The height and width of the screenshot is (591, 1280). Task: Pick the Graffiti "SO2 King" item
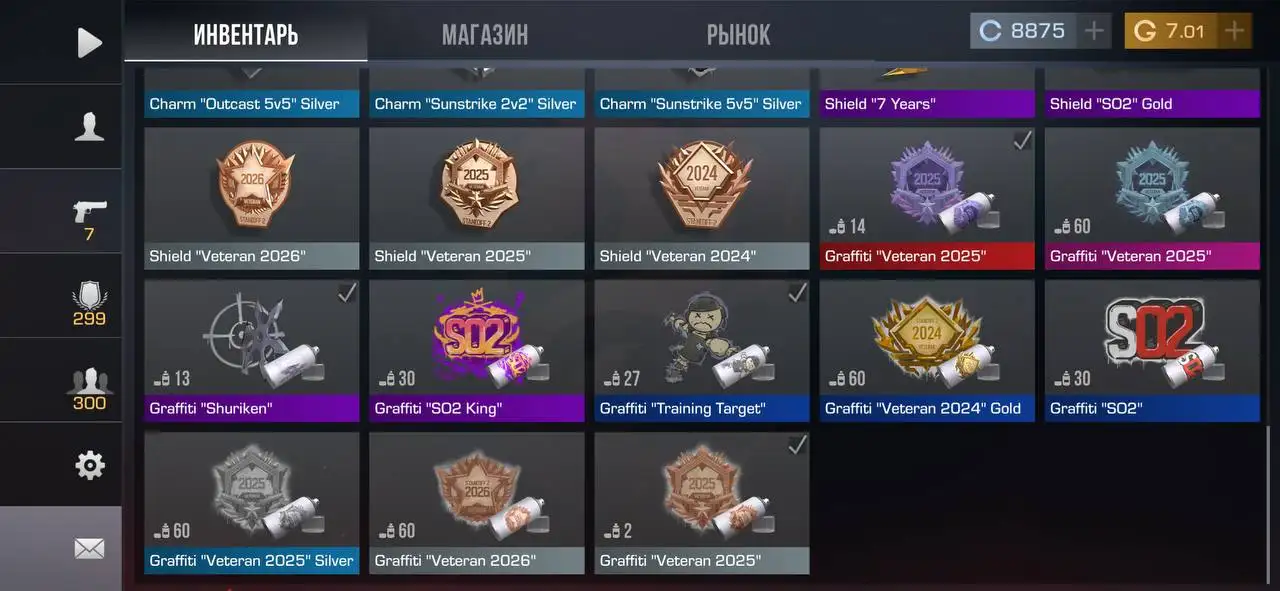[x=476, y=350]
